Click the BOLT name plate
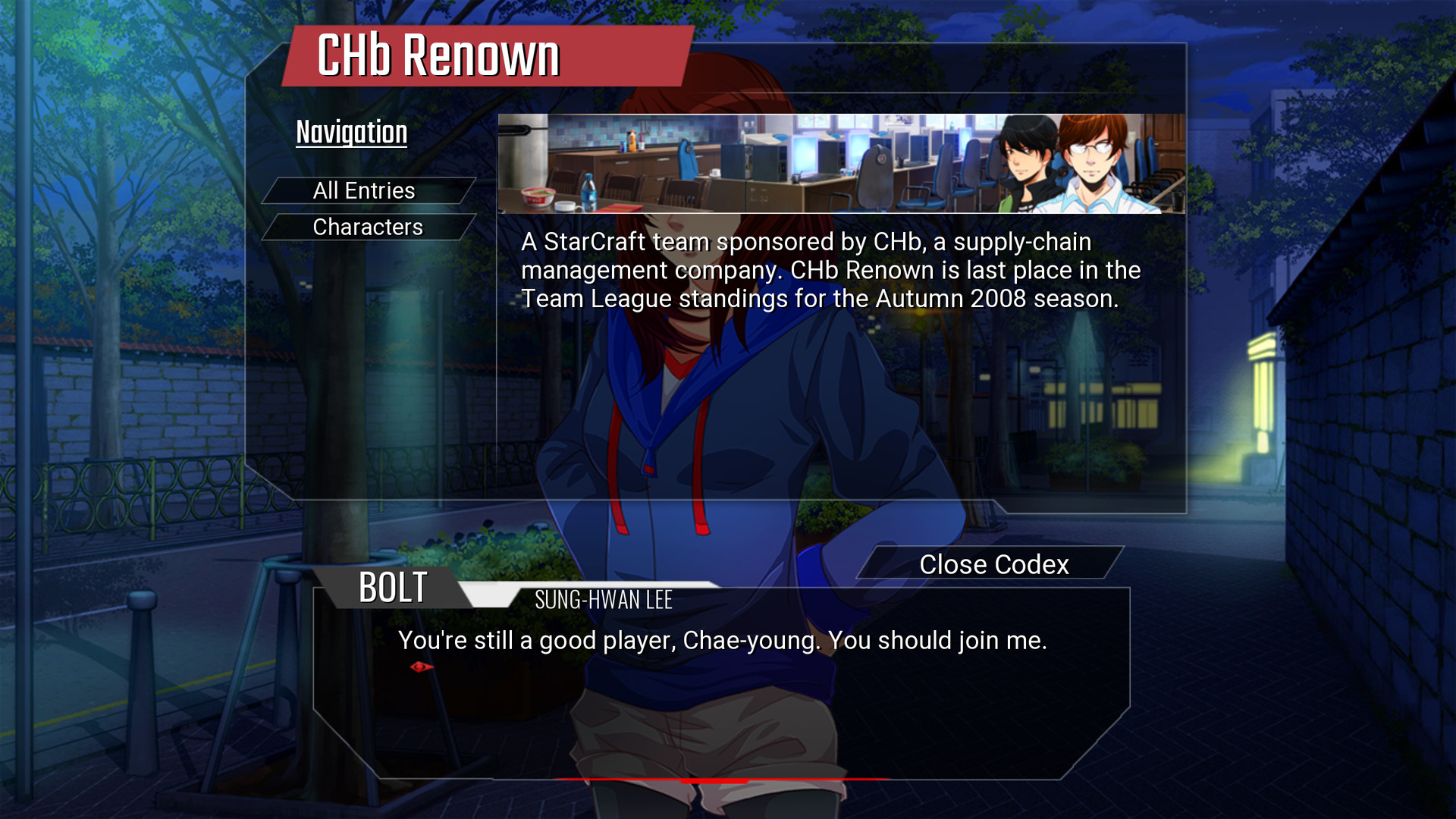This screenshot has height=819, width=1456. 391,587
